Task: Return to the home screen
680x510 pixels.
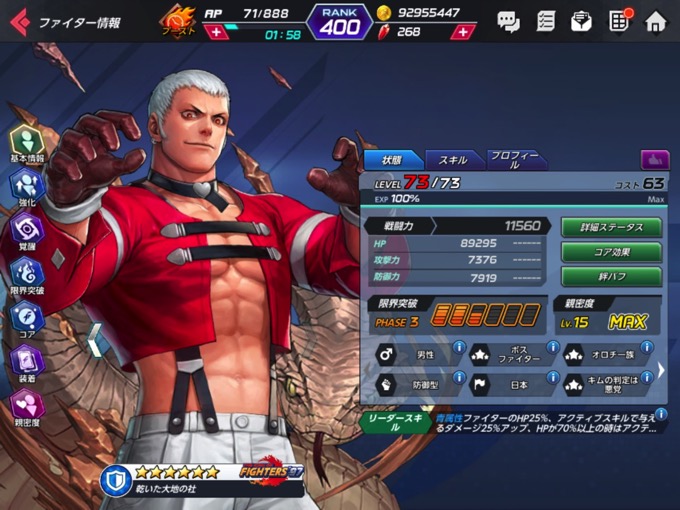Action: 655,21
